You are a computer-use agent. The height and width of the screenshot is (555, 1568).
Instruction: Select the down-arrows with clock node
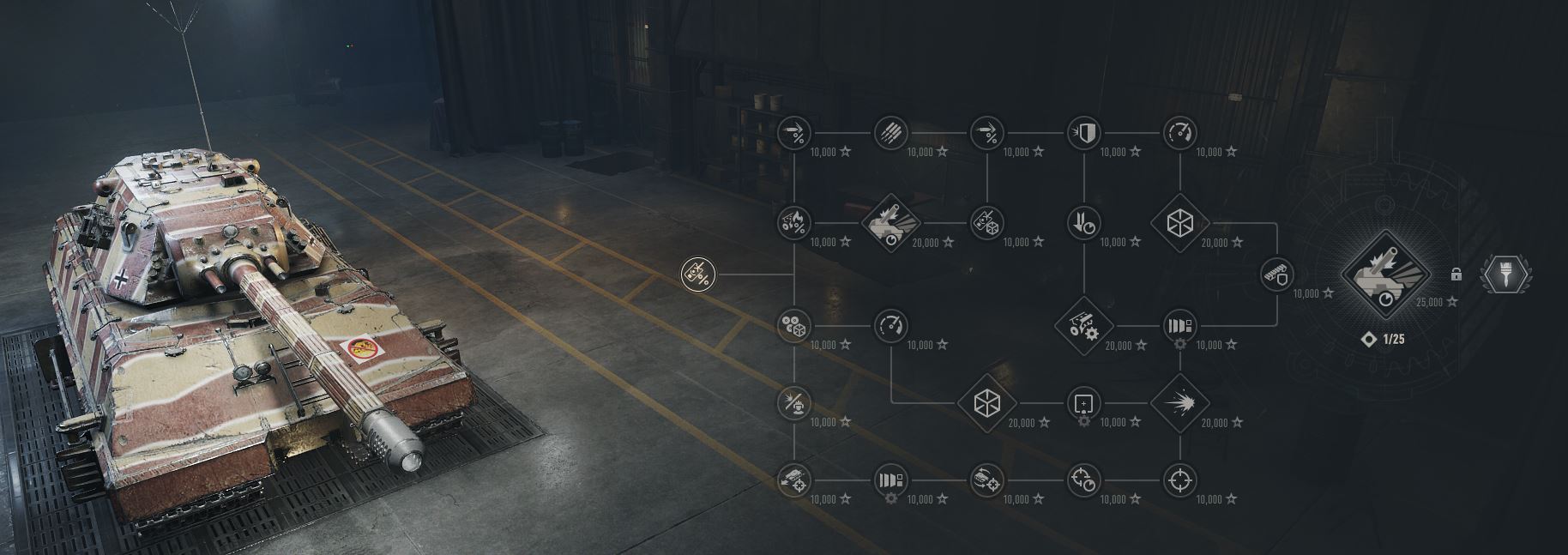1083,224
